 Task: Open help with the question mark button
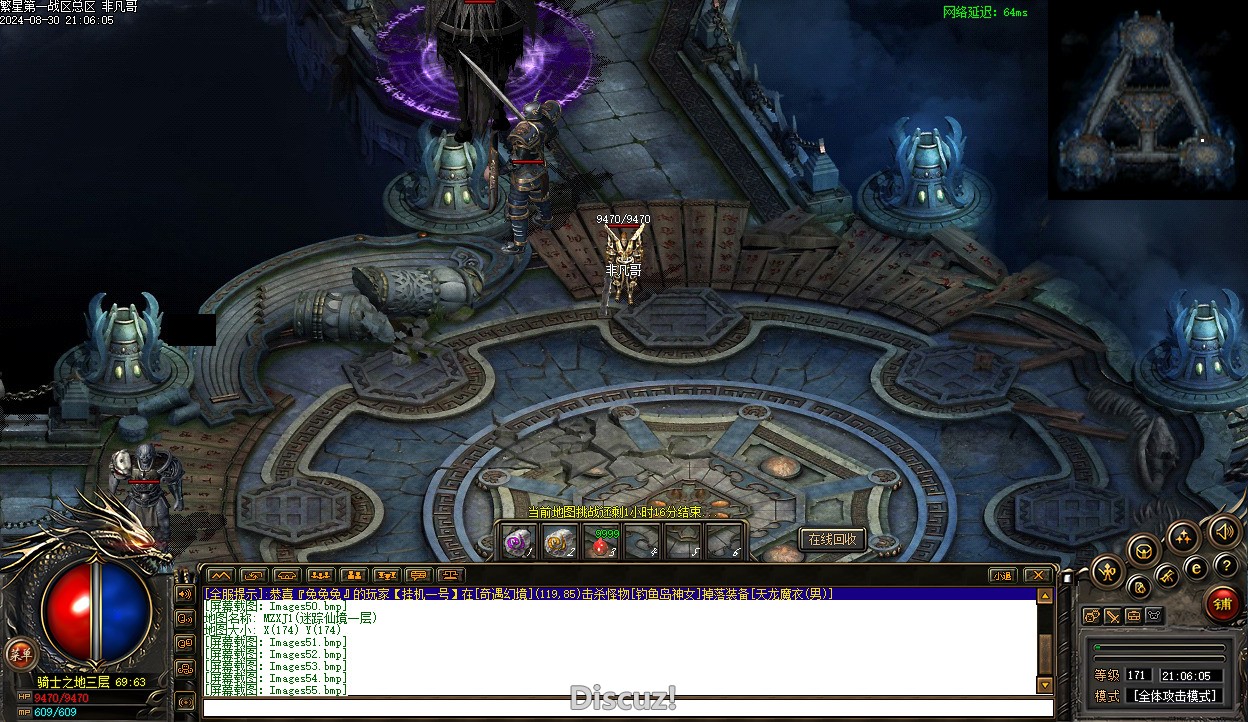click(1226, 567)
